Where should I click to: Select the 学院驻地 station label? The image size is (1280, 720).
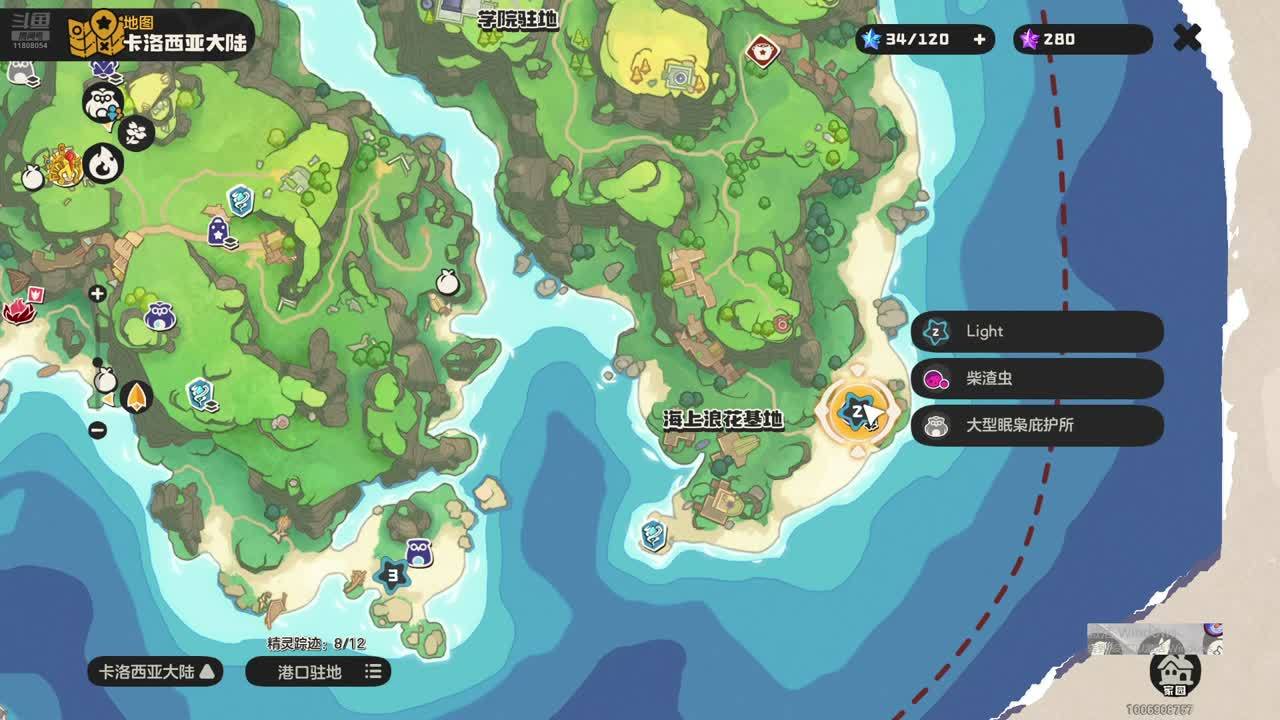click(x=517, y=19)
